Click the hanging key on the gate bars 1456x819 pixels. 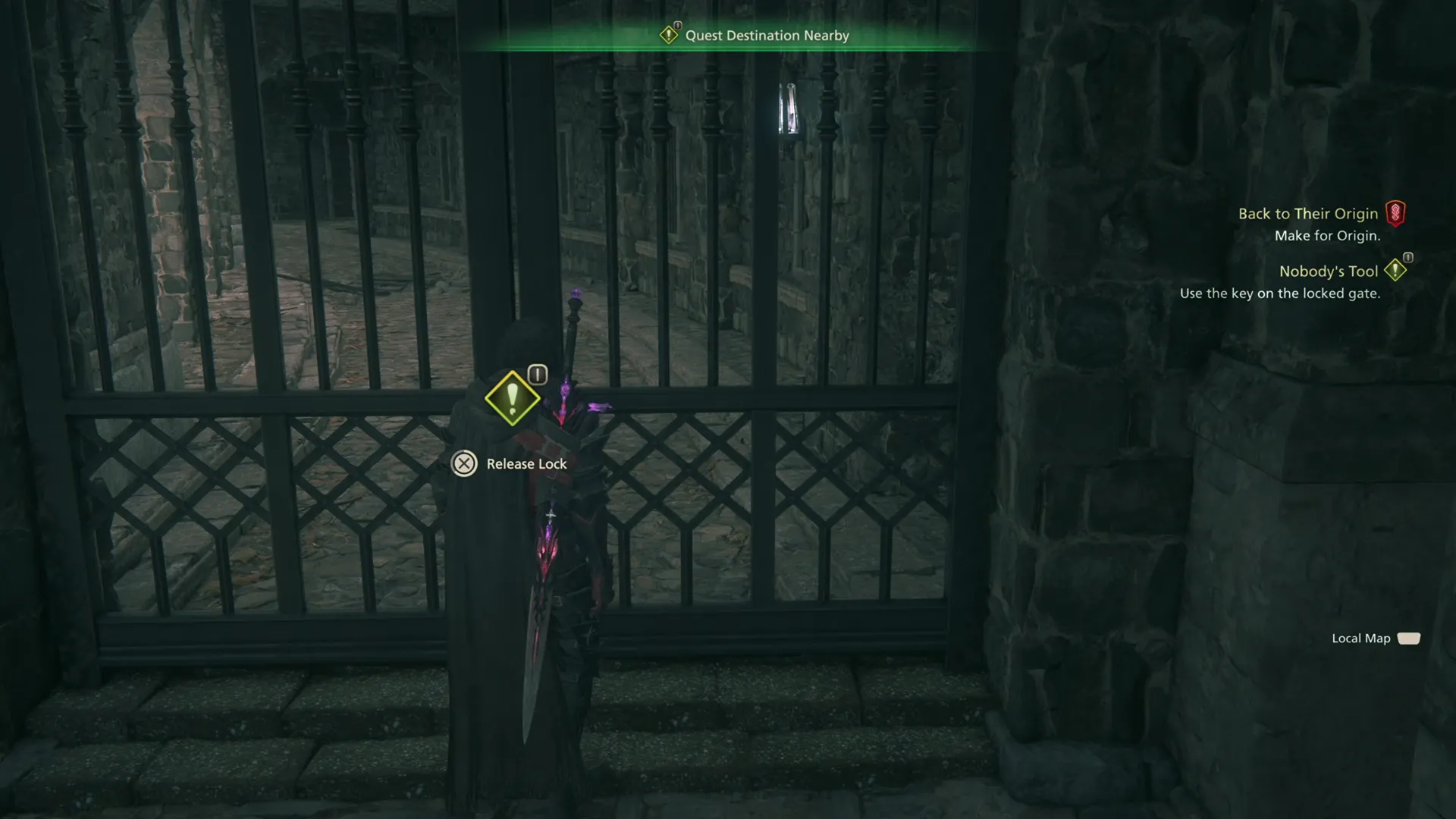click(x=789, y=108)
